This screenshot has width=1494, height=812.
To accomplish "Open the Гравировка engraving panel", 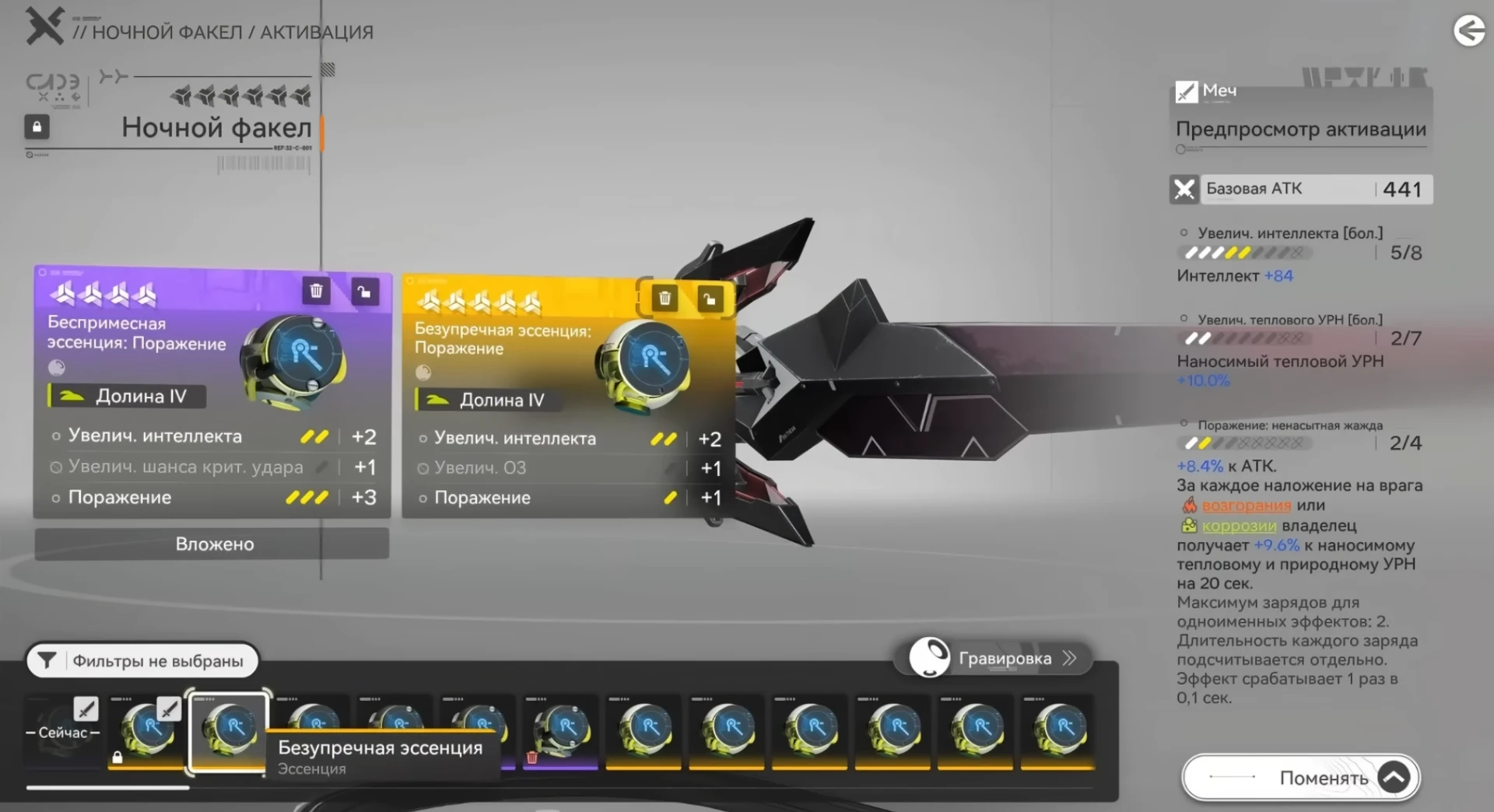I will 1002,658.
